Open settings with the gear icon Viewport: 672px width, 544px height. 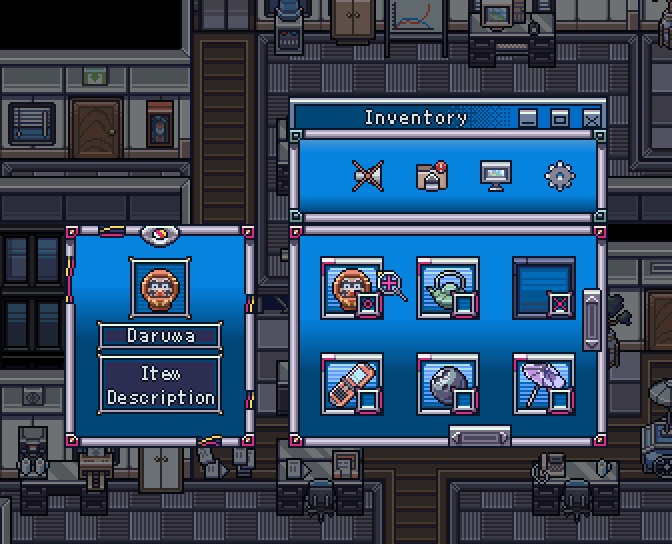[559, 176]
